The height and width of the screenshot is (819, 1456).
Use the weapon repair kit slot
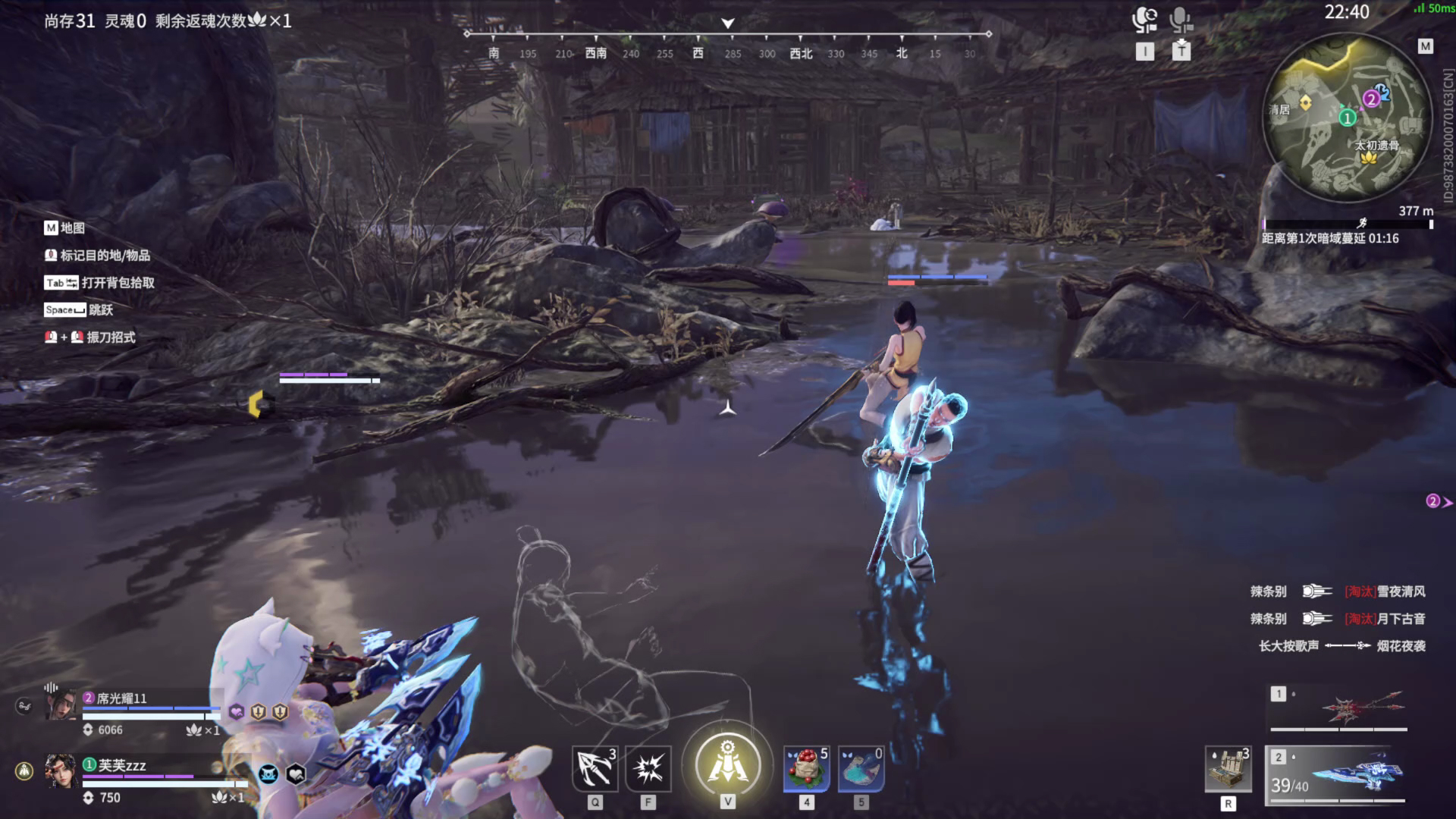tap(1228, 770)
